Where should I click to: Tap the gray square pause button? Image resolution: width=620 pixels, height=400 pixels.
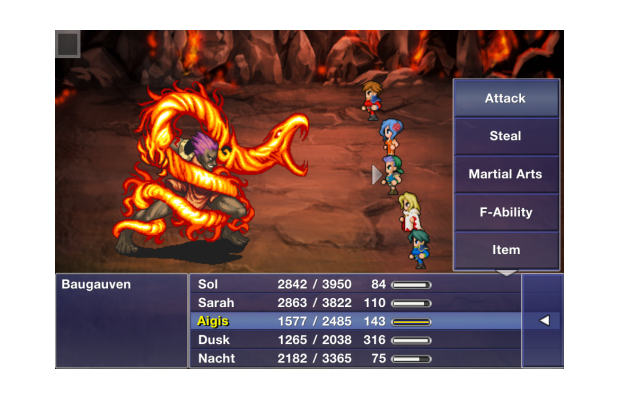coord(68,45)
